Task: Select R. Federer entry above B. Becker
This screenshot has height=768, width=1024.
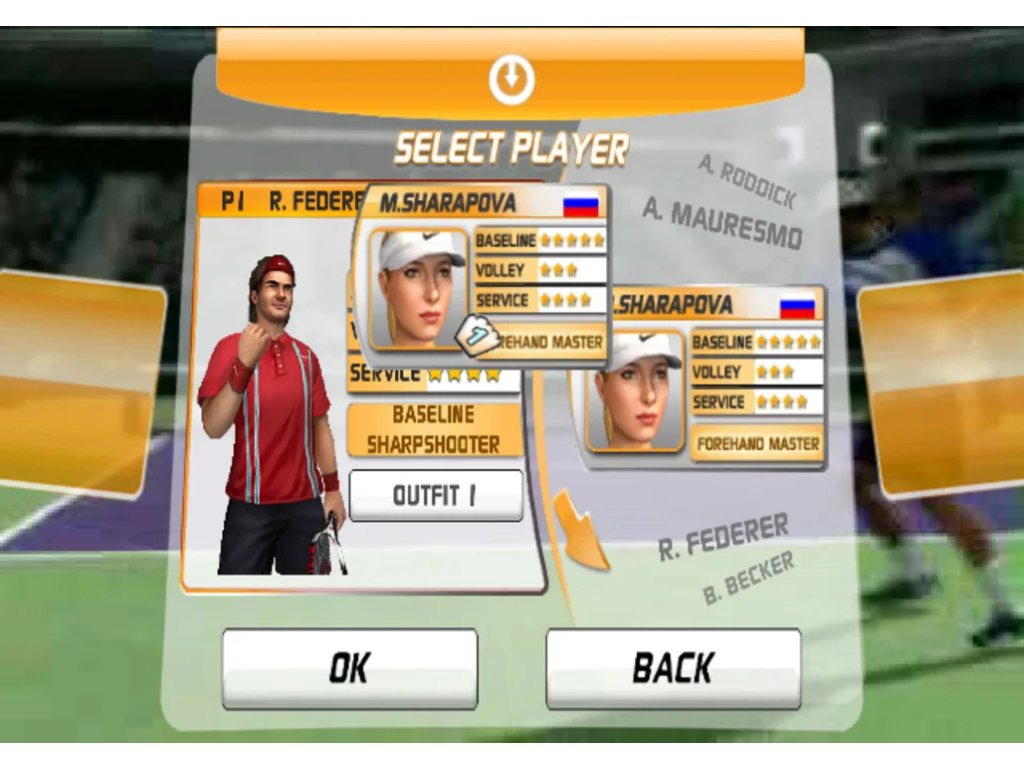Action: 723,537
